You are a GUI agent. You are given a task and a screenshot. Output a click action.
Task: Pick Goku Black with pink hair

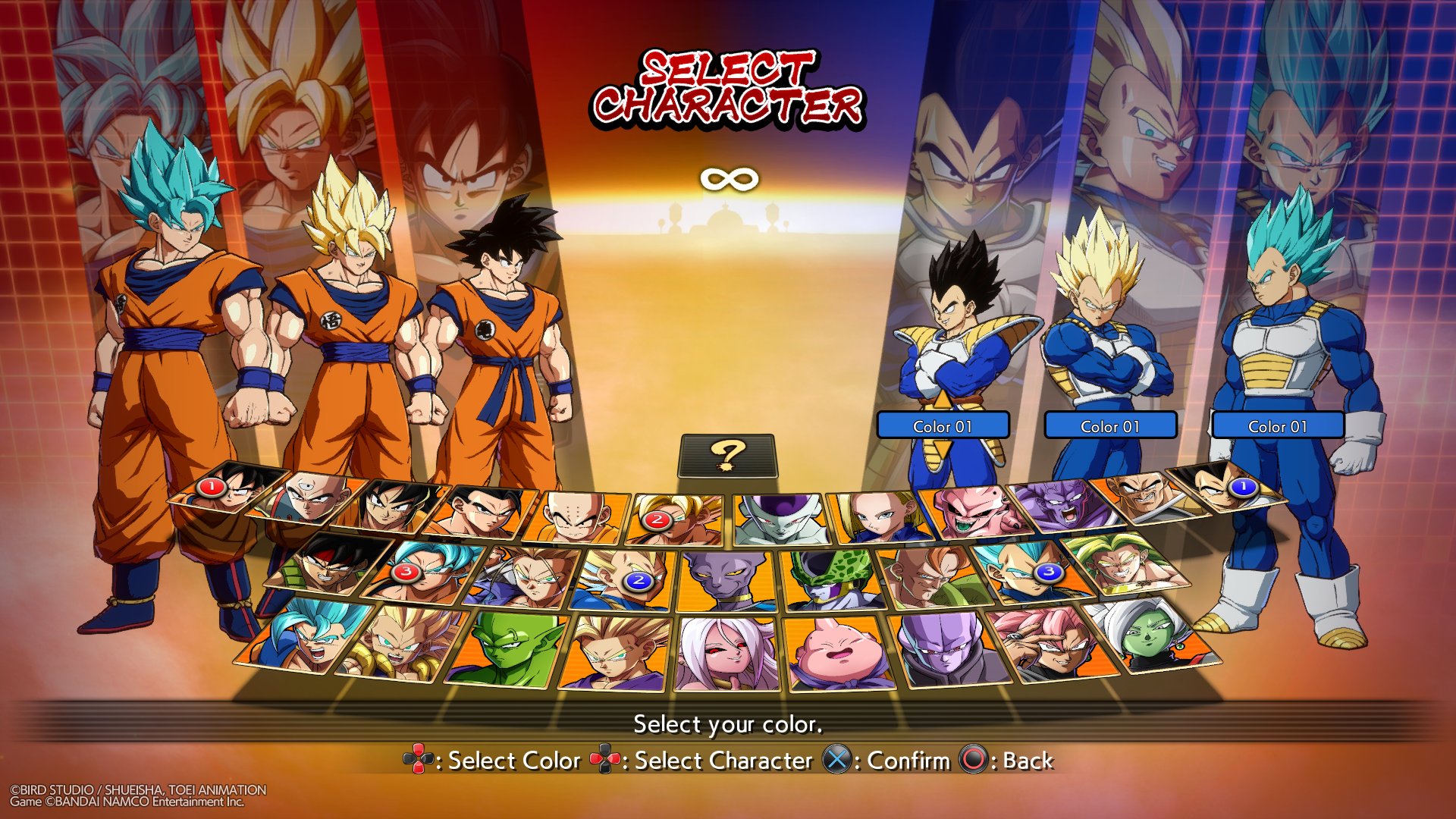pyautogui.click(x=1050, y=643)
